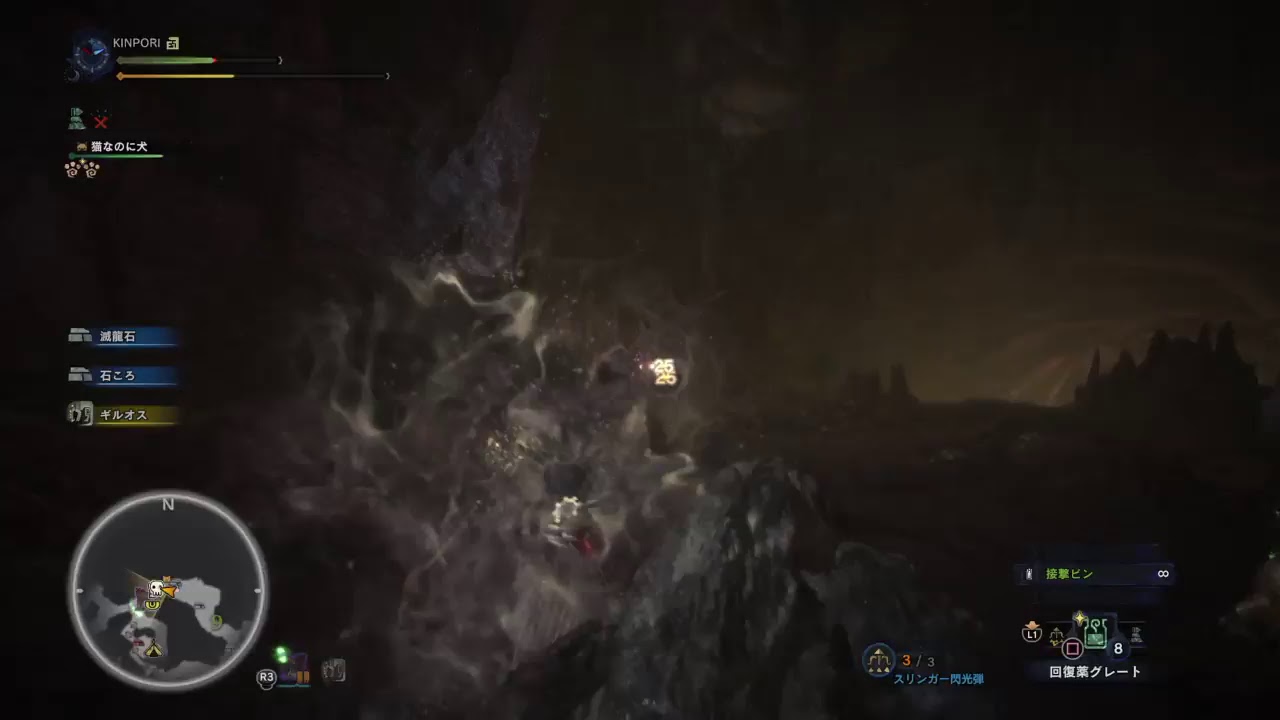Expand the item to the right of 回復薬グレート
Viewport: 1280px width, 720px height.
[x=1136, y=633]
